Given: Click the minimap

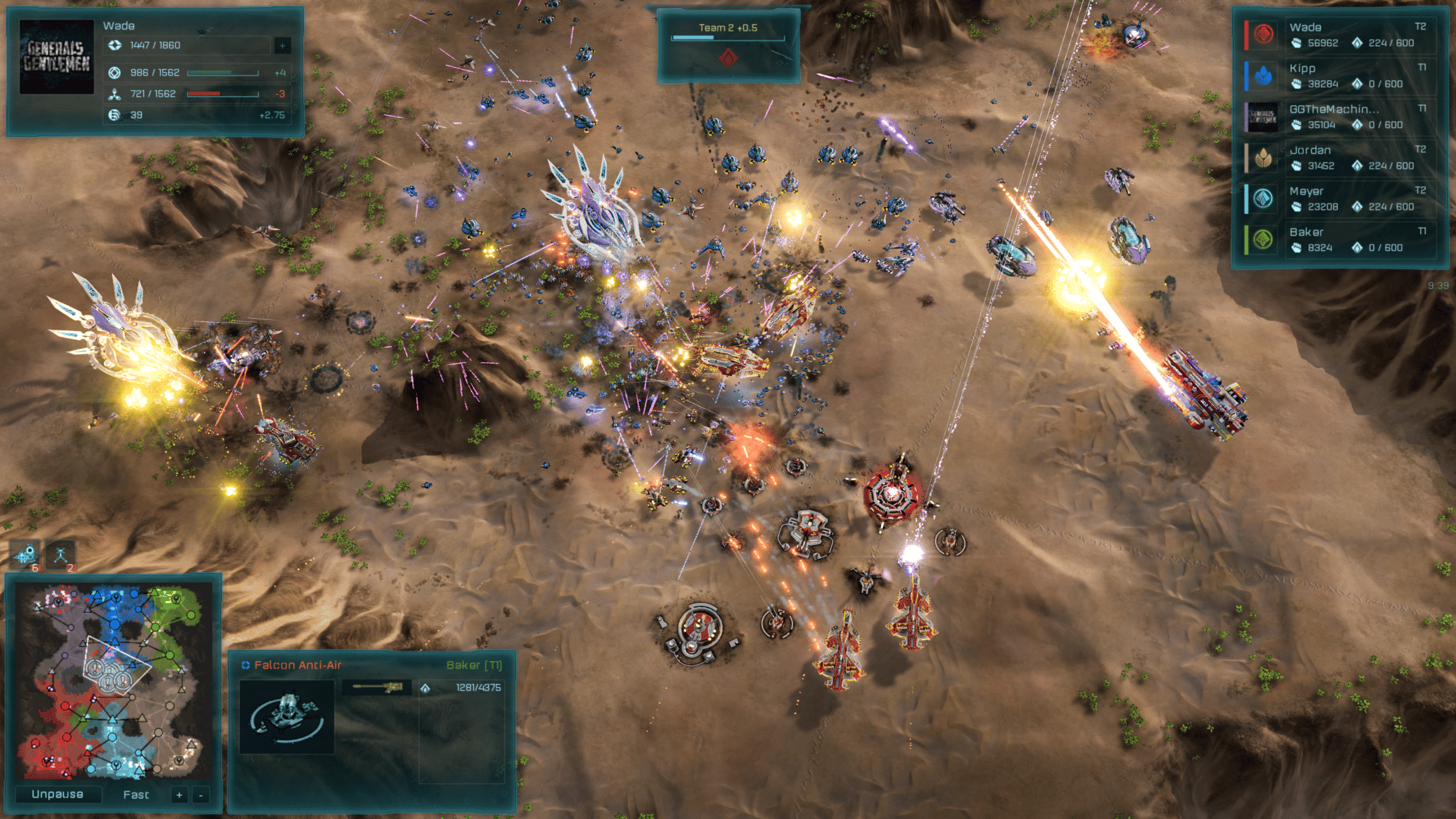Looking at the screenshot, I should [114, 683].
